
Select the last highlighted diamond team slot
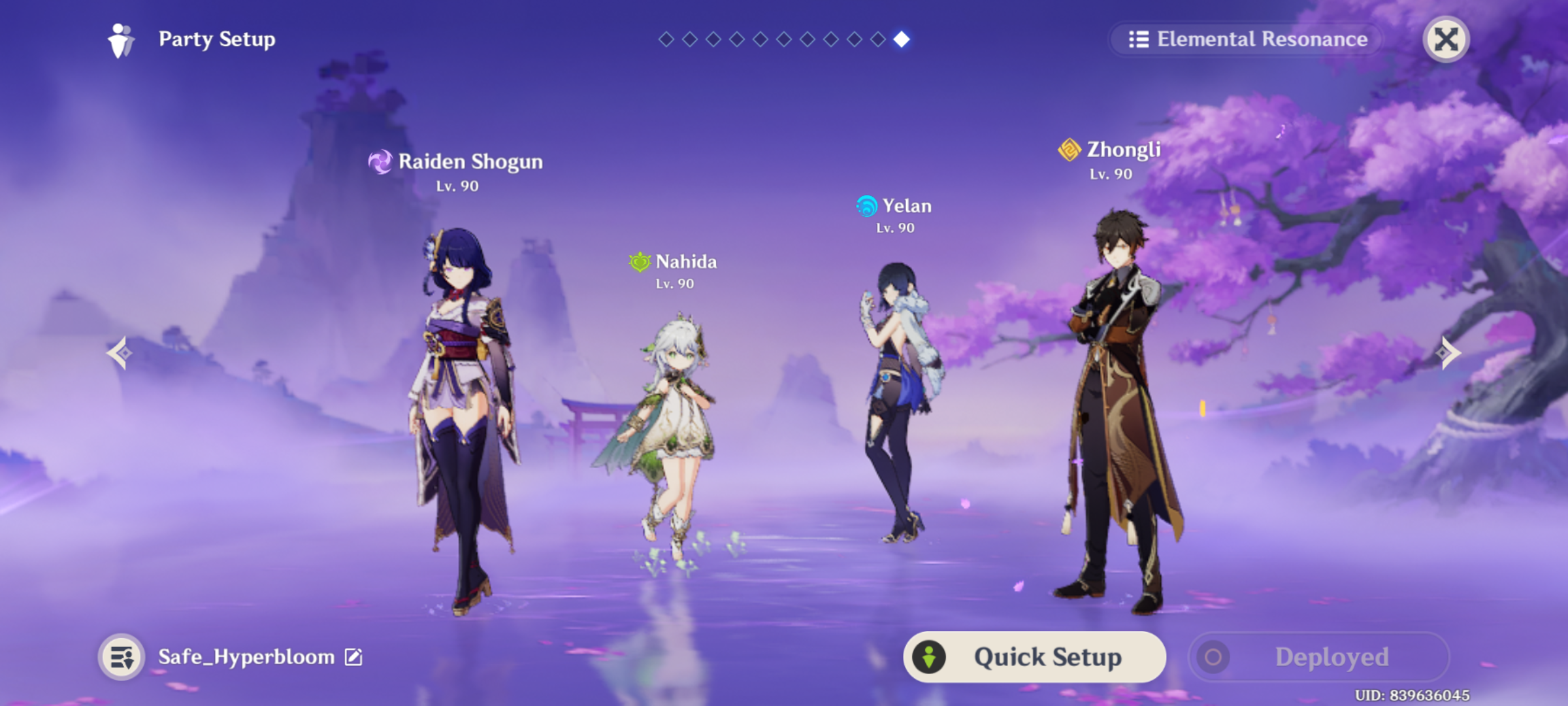pyautogui.click(x=903, y=39)
